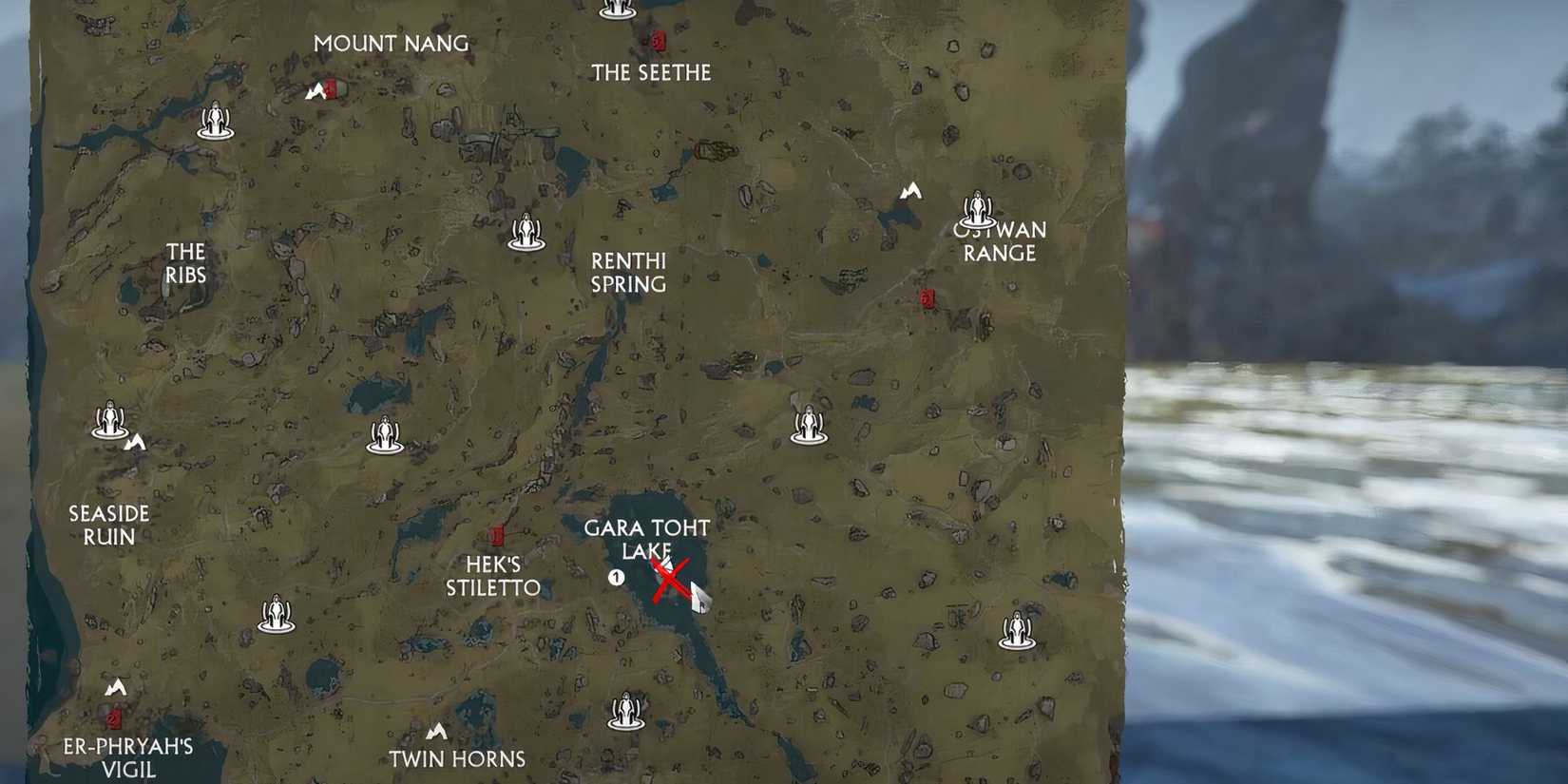Click the Twin Horns mountain peak icon

435,733
